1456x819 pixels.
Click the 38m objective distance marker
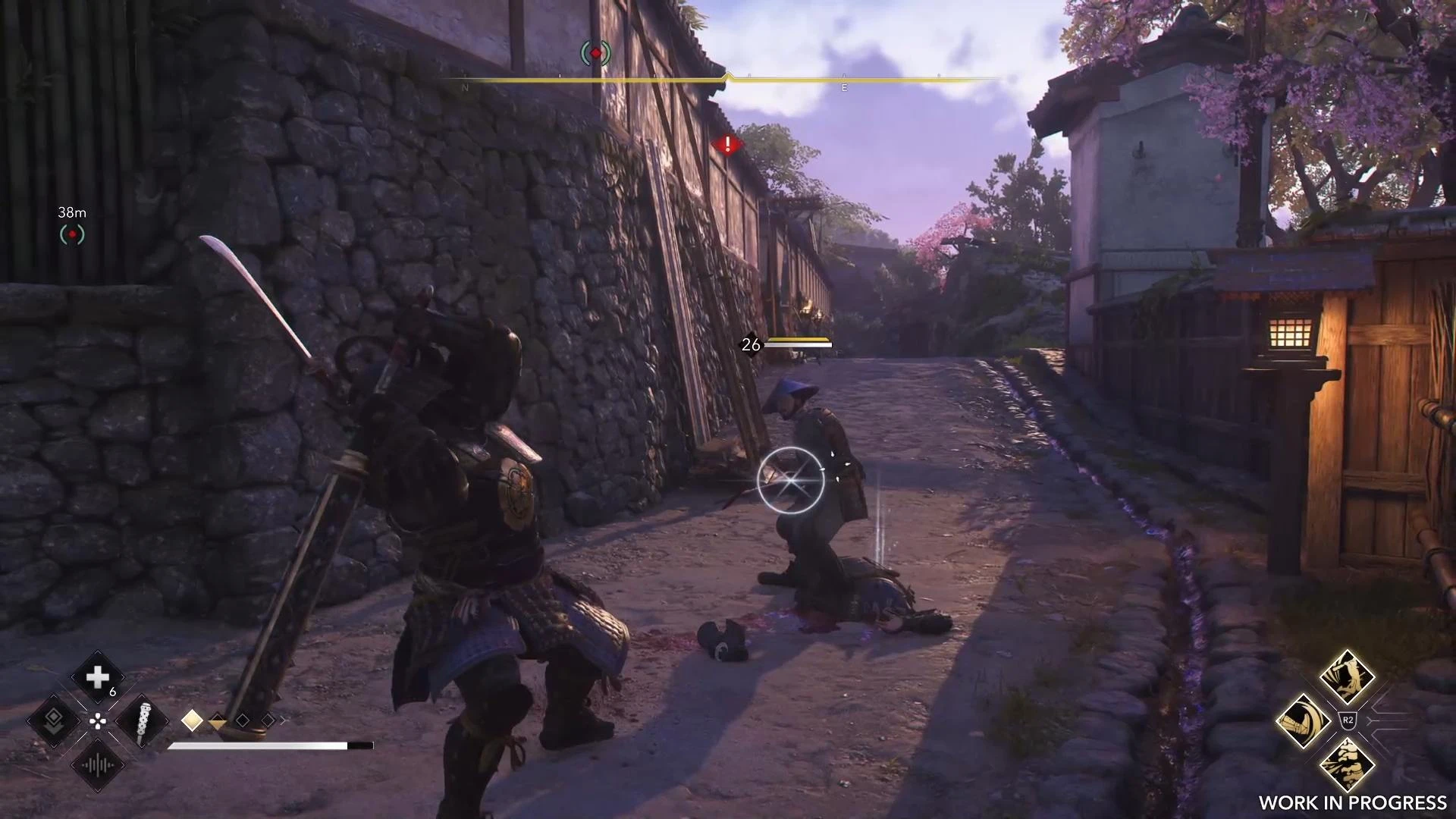(72, 213)
